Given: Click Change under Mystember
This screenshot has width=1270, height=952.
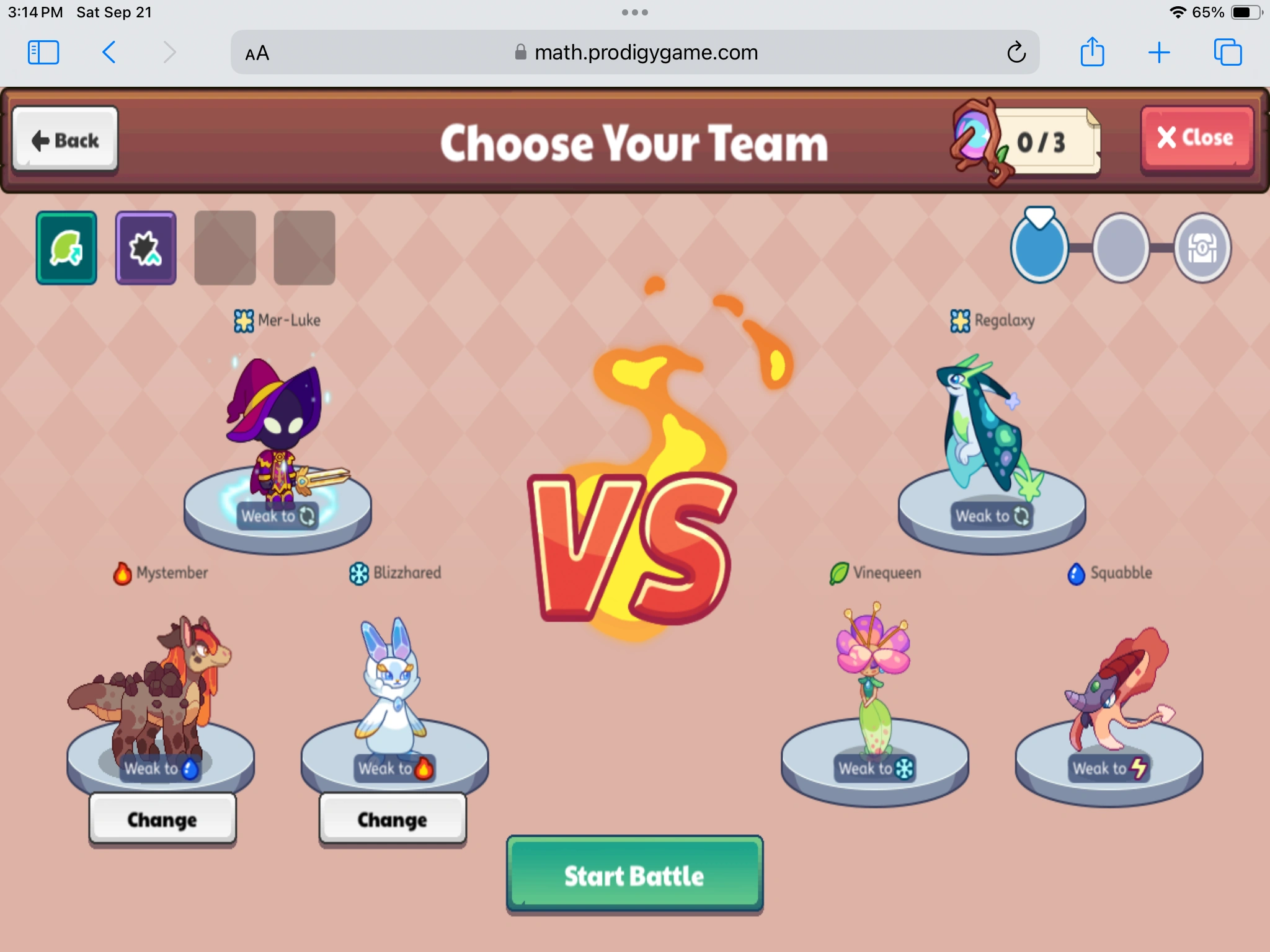Looking at the screenshot, I should coord(162,819).
